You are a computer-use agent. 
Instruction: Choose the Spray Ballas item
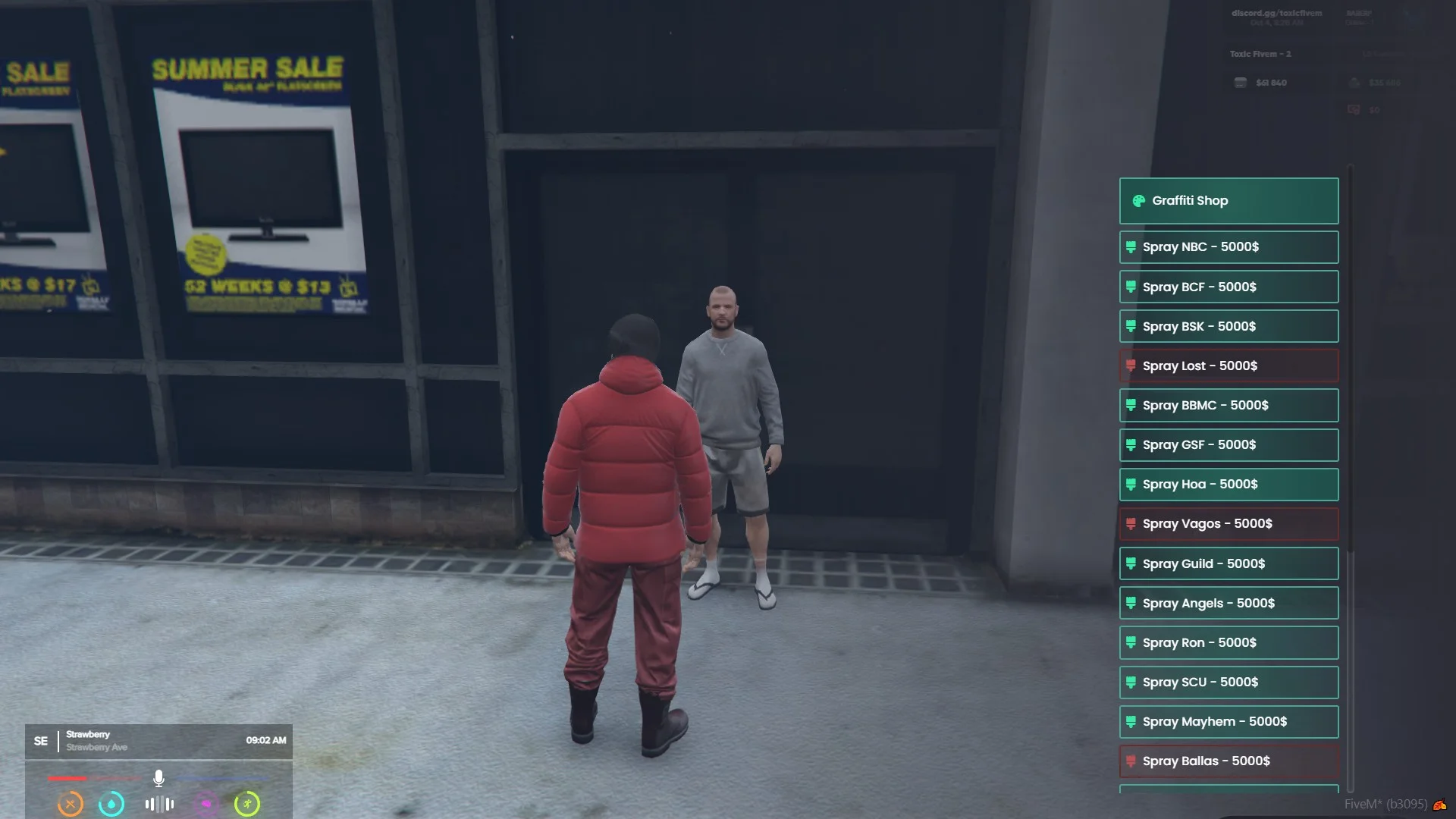coord(1228,761)
